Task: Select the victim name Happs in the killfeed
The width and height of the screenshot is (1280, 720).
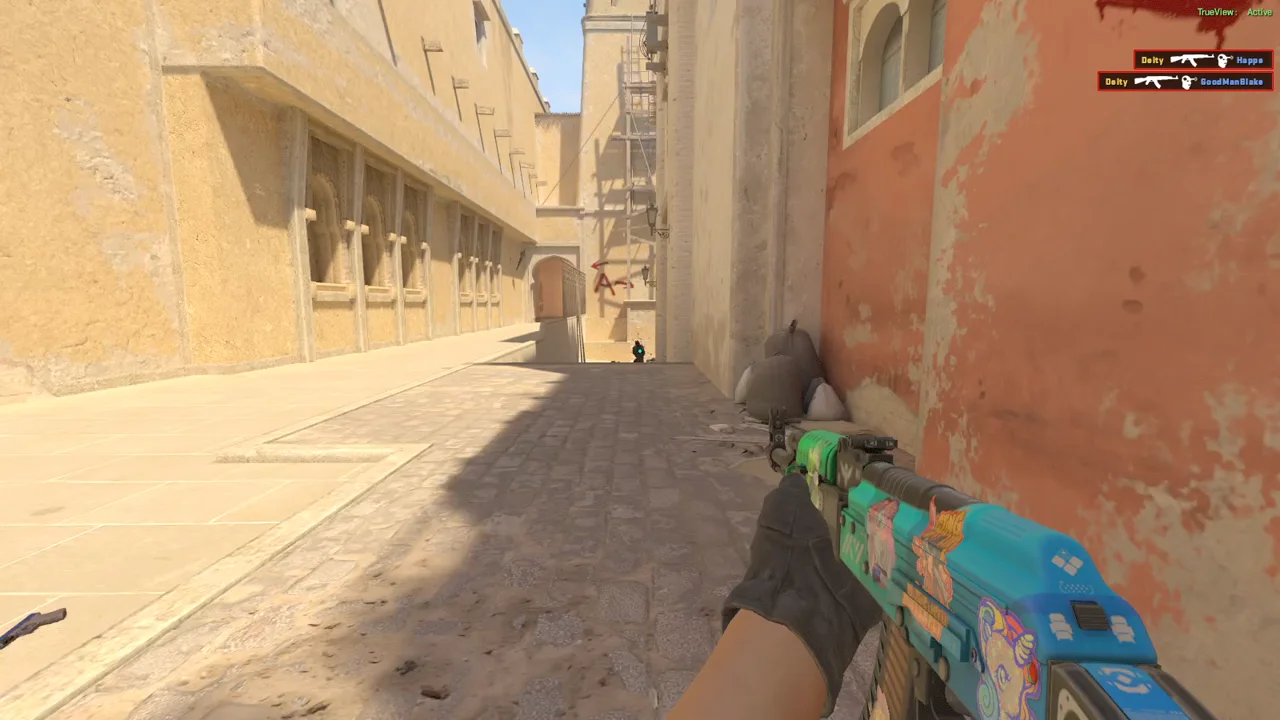Action: click(x=1248, y=60)
